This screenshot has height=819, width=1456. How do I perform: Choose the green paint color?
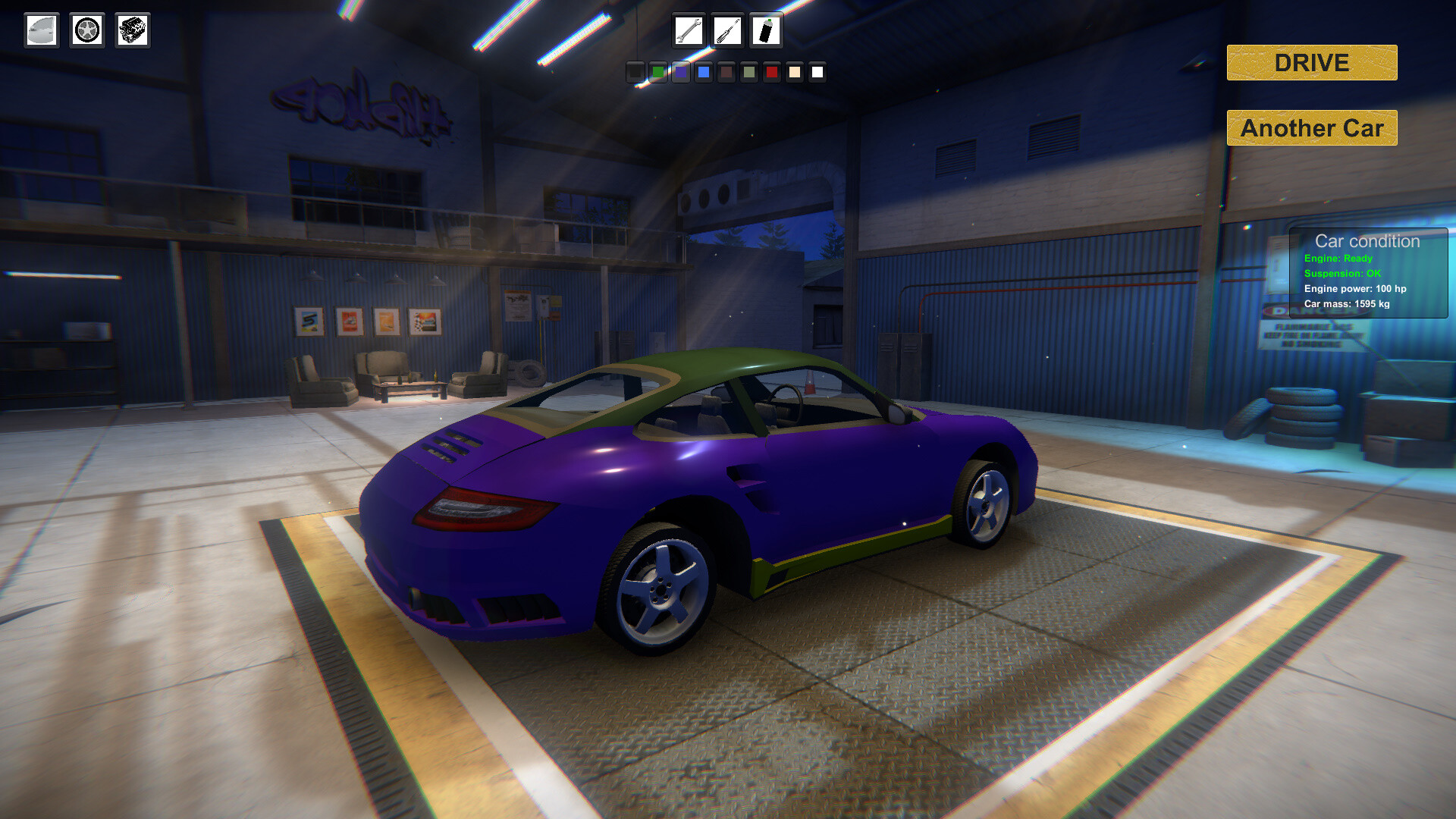[657, 73]
